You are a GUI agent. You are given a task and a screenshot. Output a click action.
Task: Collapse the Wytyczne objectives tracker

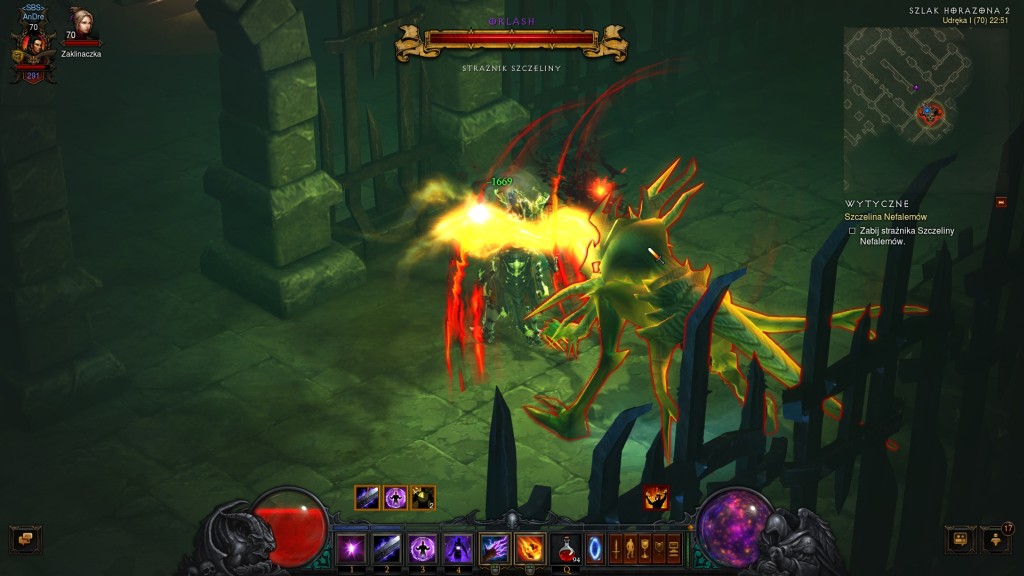click(x=1001, y=203)
